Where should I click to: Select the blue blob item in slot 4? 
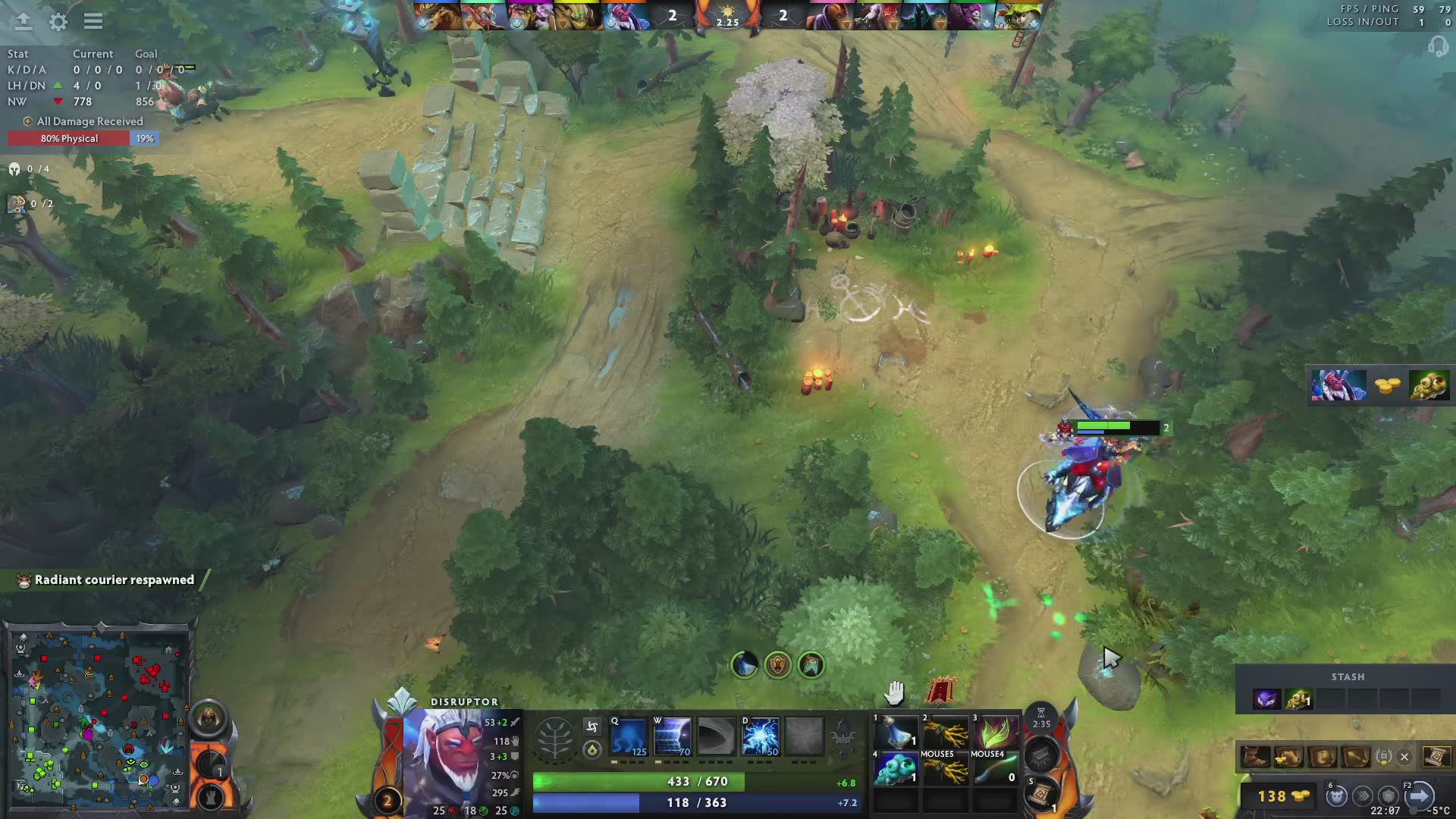pyautogui.click(x=896, y=768)
